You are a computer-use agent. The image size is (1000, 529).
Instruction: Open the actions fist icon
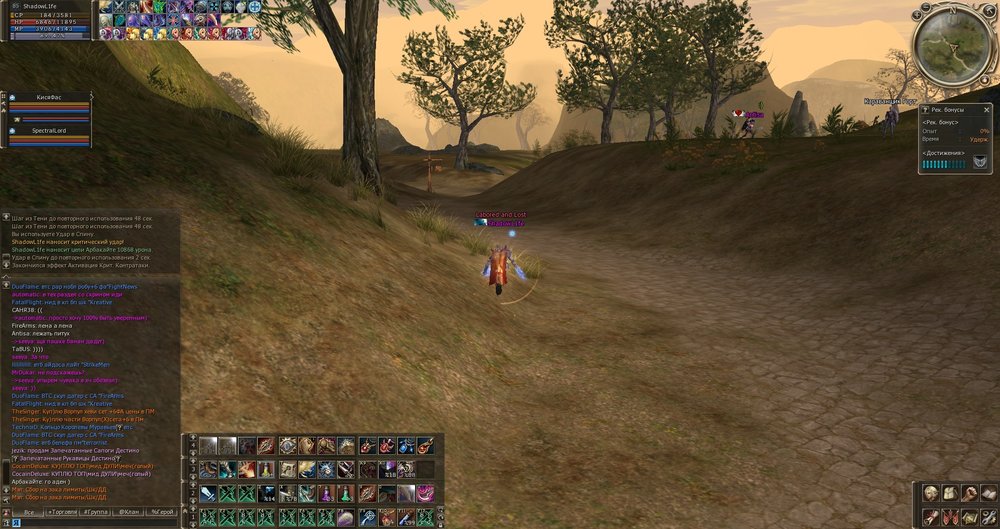[x=968, y=493]
